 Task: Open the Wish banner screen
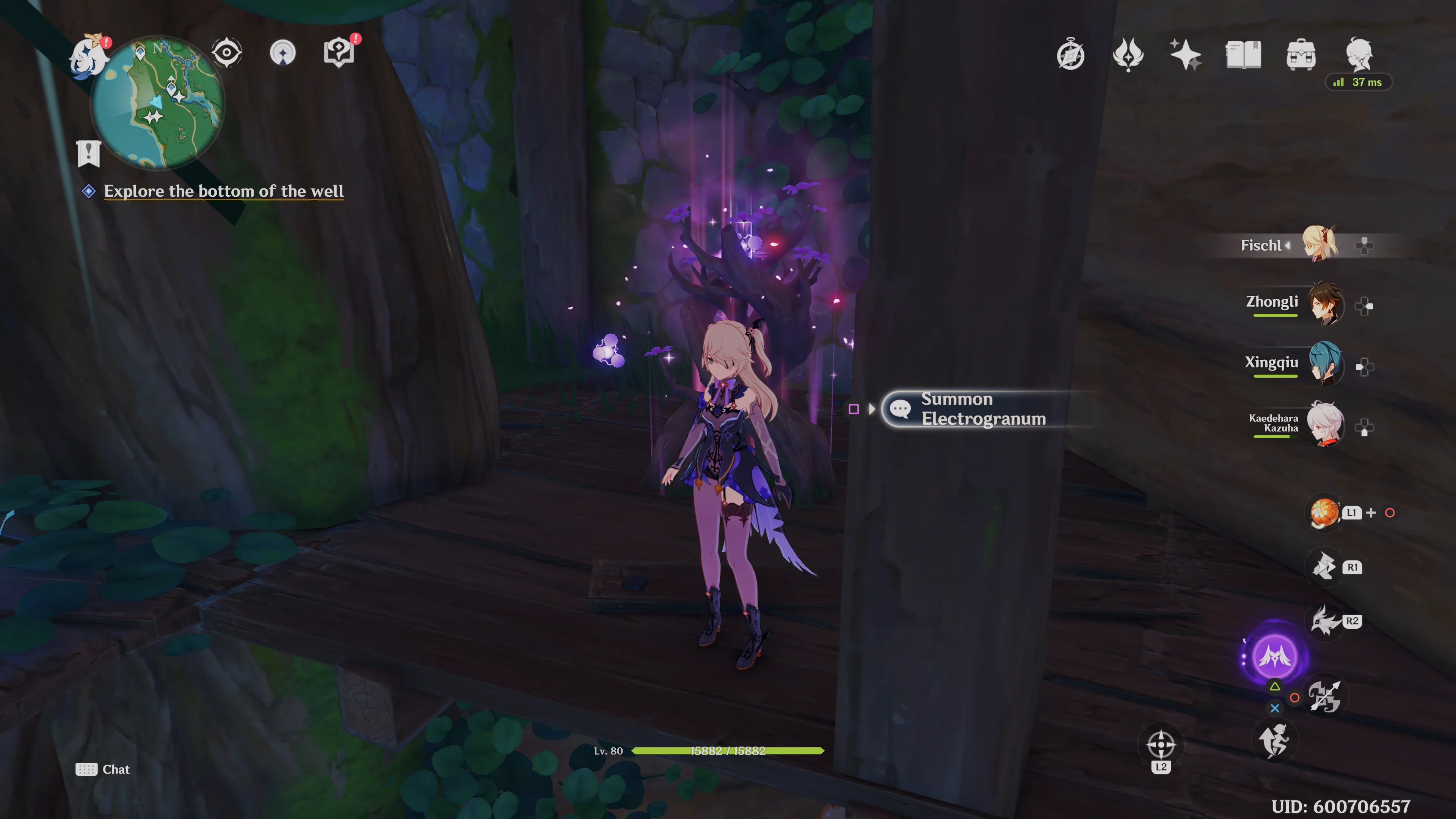tap(1187, 54)
